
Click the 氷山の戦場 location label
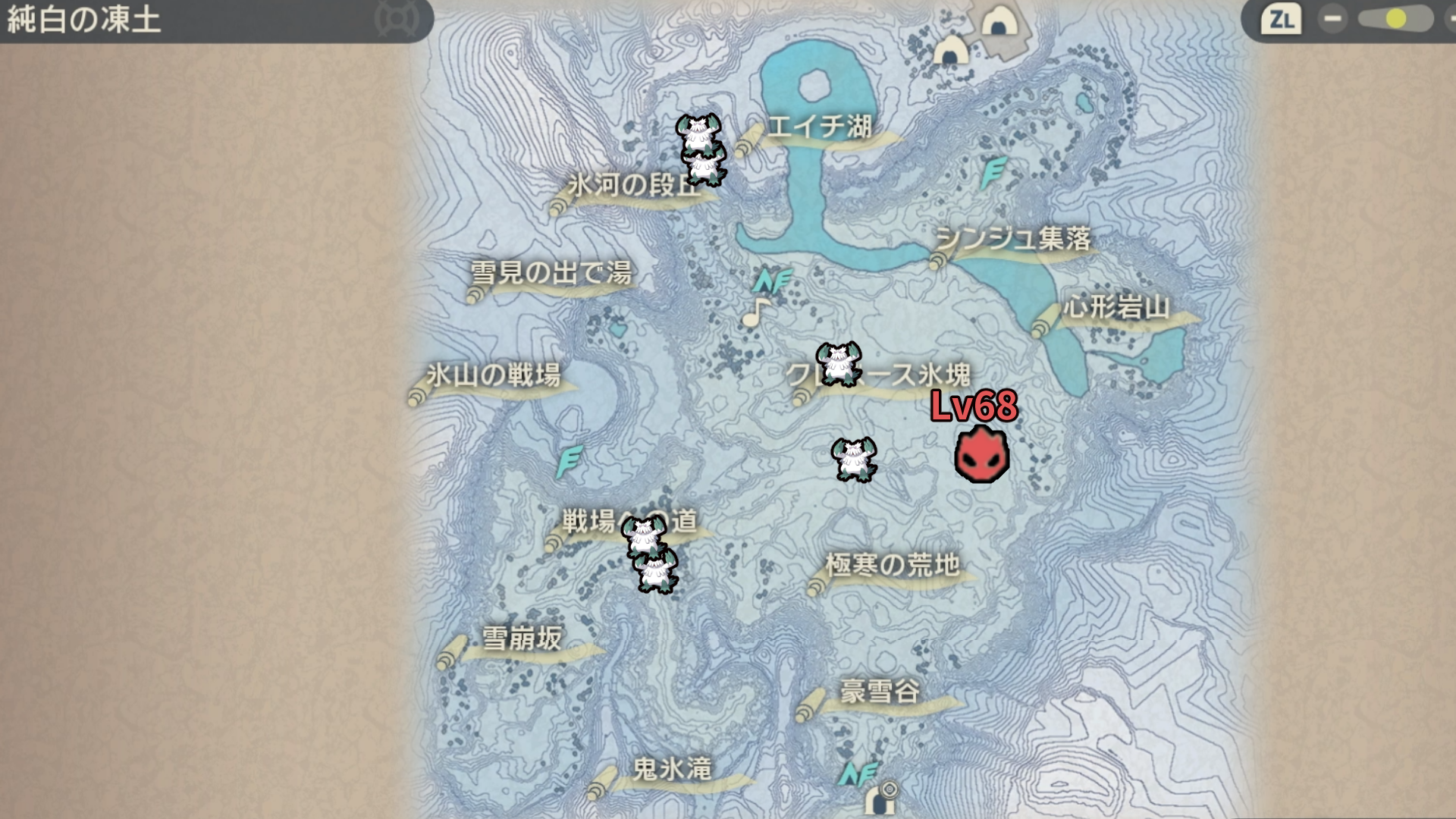(x=494, y=375)
